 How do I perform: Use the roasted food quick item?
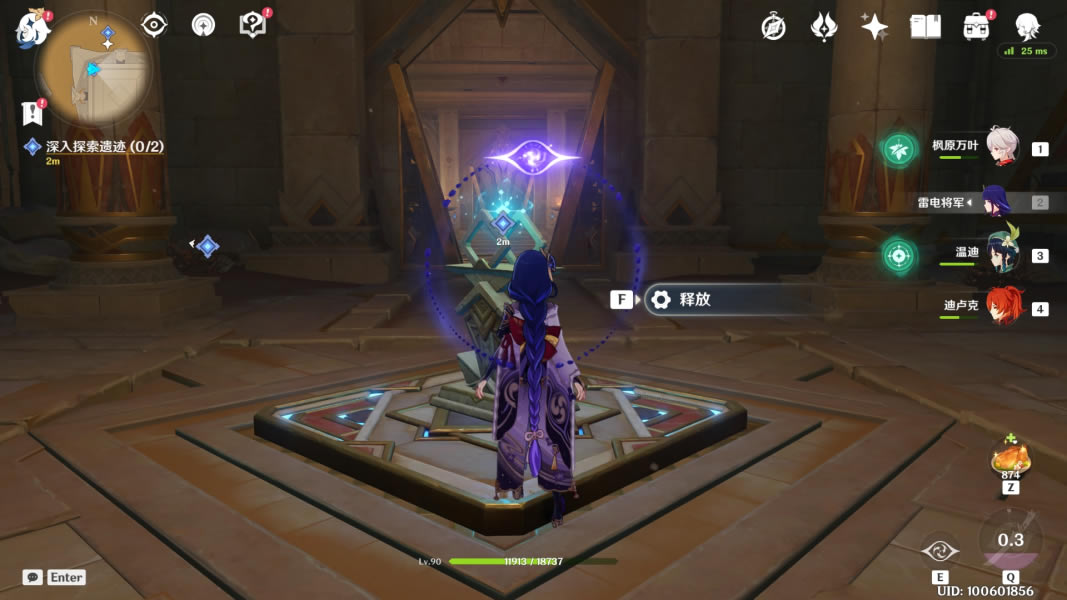click(x=1010, y=460)
